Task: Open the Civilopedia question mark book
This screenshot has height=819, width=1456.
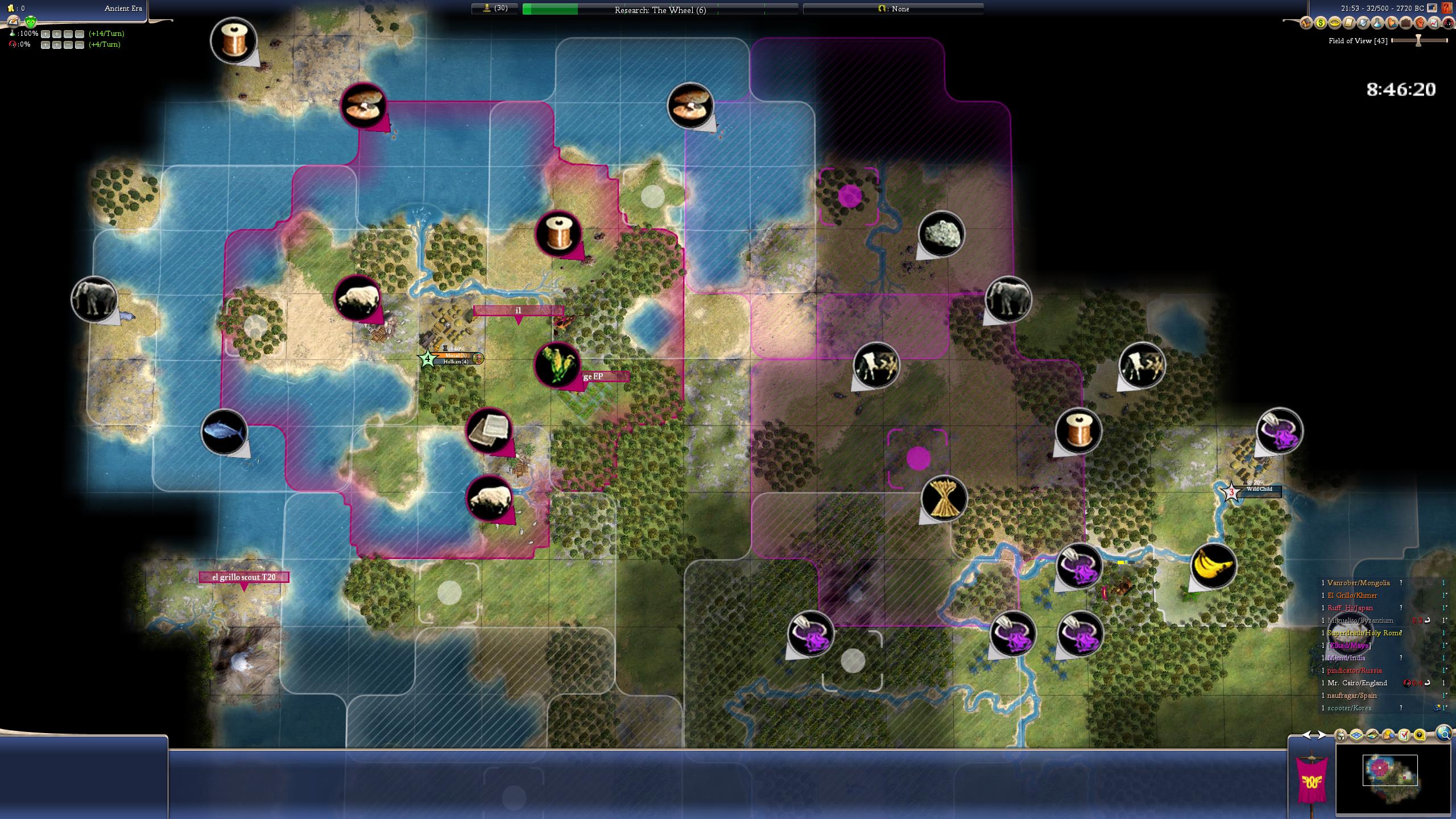Action: click(x=1448, y=8)
